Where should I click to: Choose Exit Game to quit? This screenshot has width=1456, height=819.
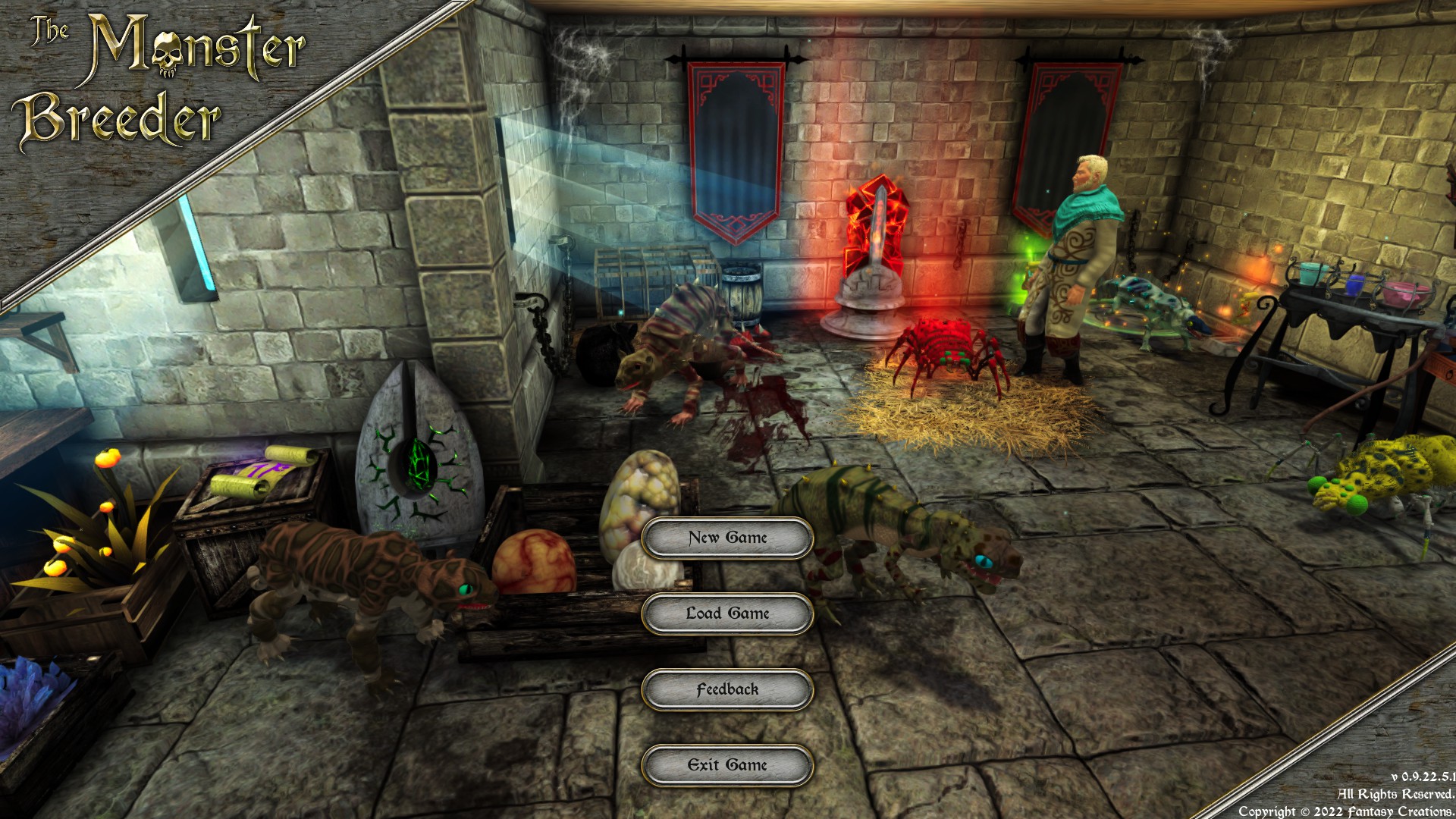727,765
